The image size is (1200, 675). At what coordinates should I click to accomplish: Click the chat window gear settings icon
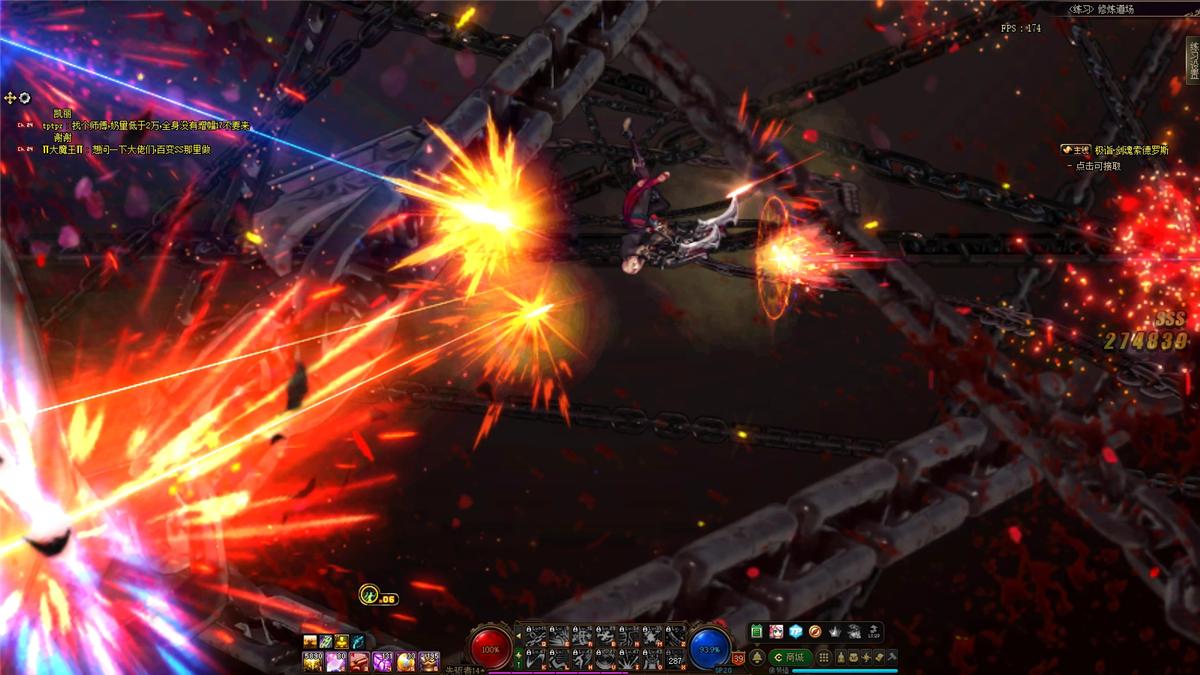point(25,98)
